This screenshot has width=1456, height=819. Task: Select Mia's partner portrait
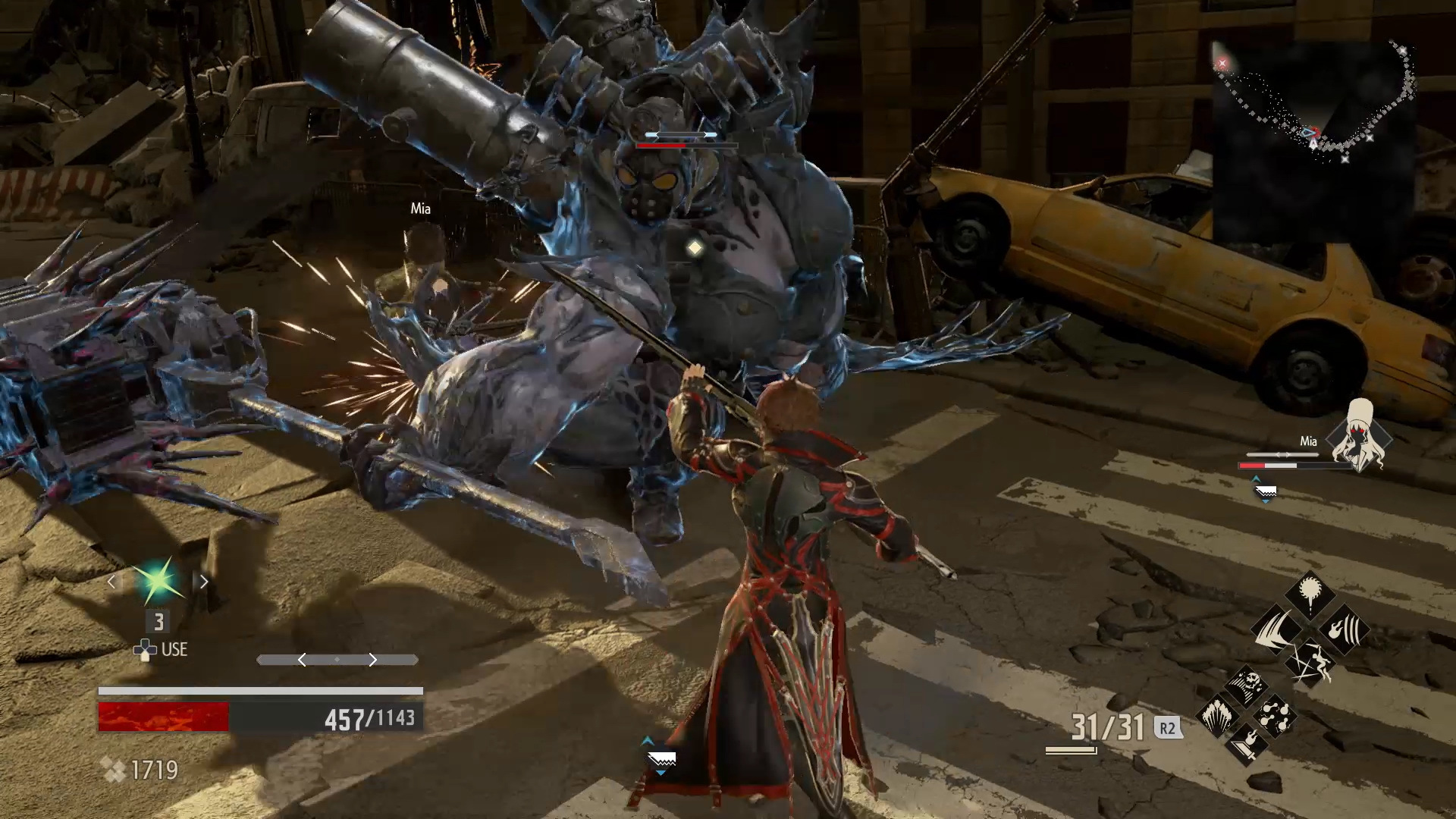pyautogui.click(x=1365, y=438)
